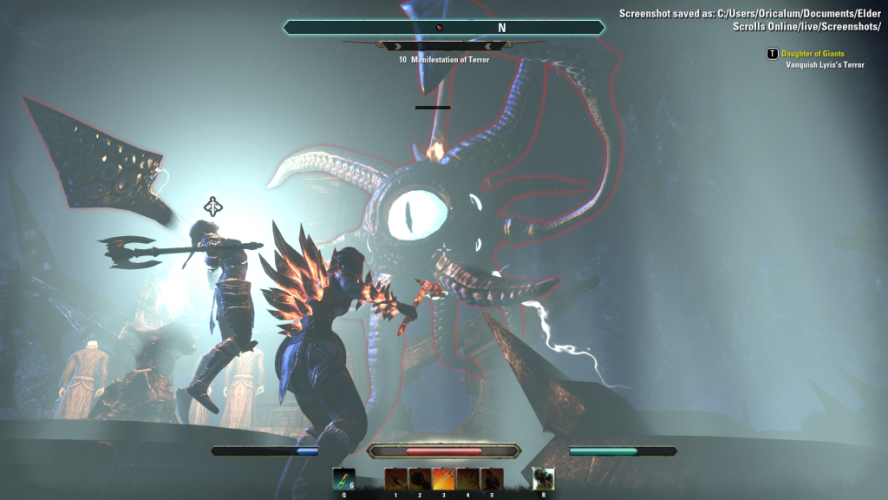Open the Daughter of Giants quest tracker
888x500 pixels.
point(811,53)
